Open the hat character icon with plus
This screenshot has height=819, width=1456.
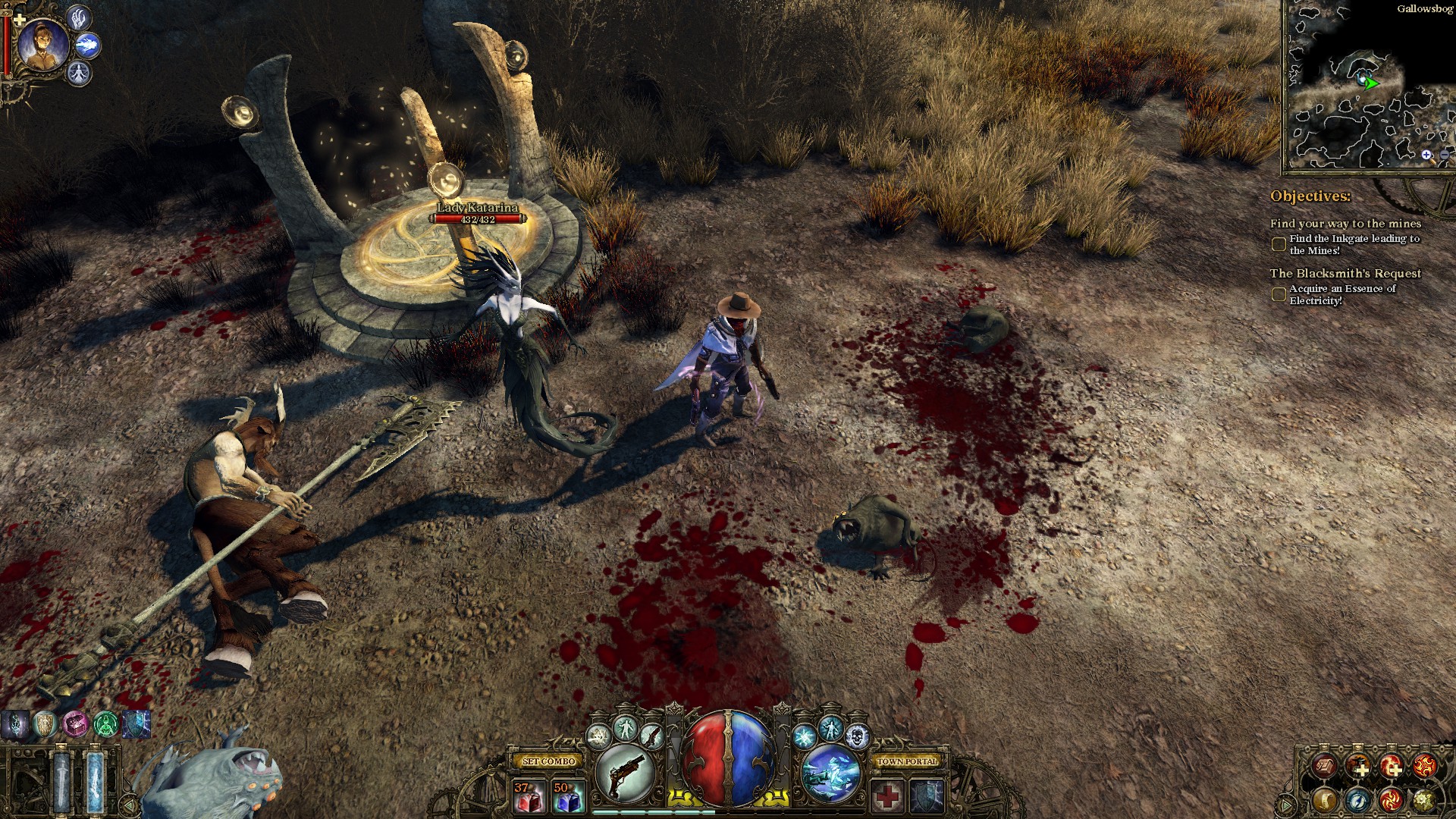(x=1358, y=767)
